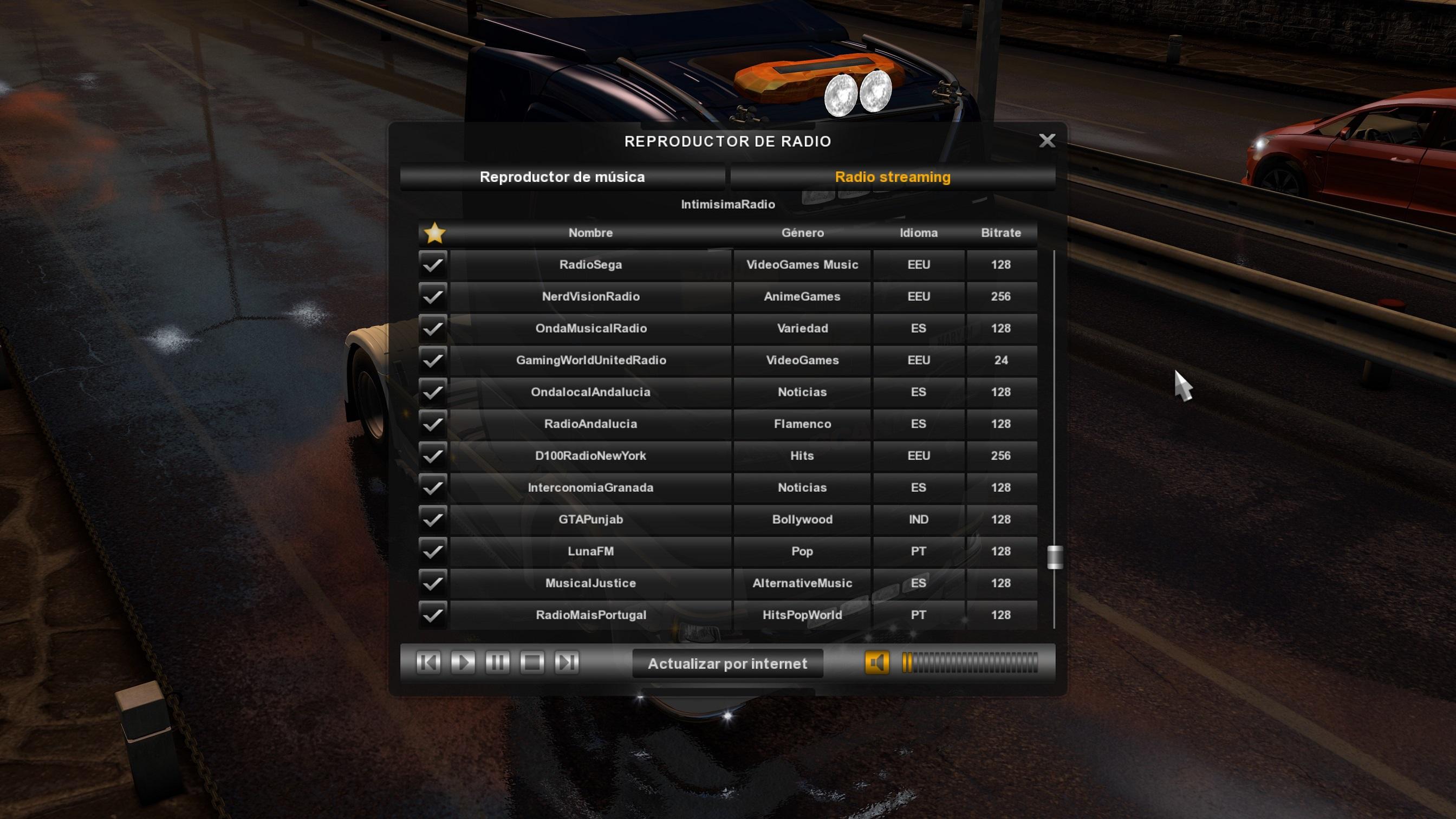Choose the NerdVisionRadio station
1456x819 pixels.
(x=590, y=297)
